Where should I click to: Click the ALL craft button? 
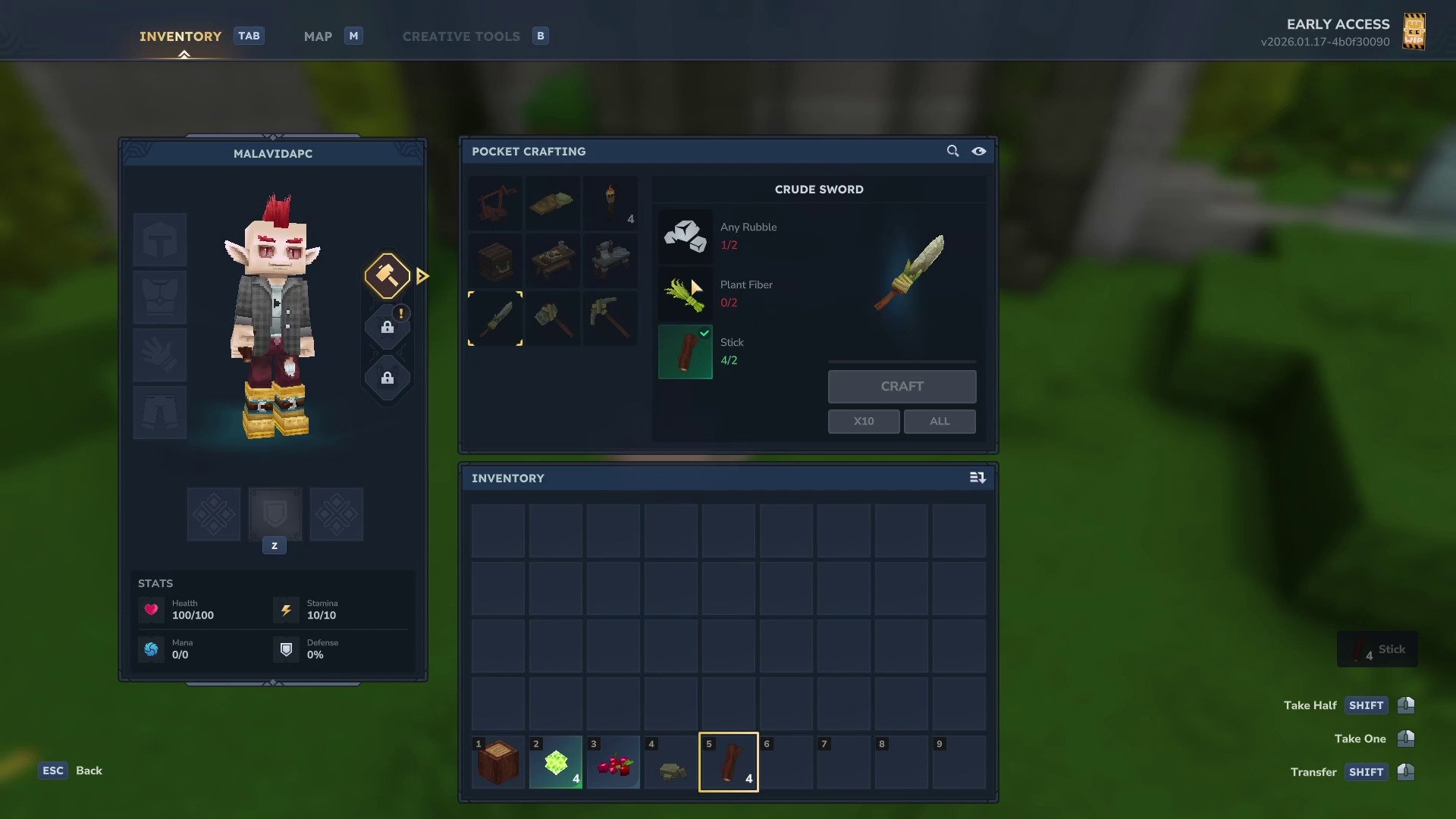click(940, 422)
